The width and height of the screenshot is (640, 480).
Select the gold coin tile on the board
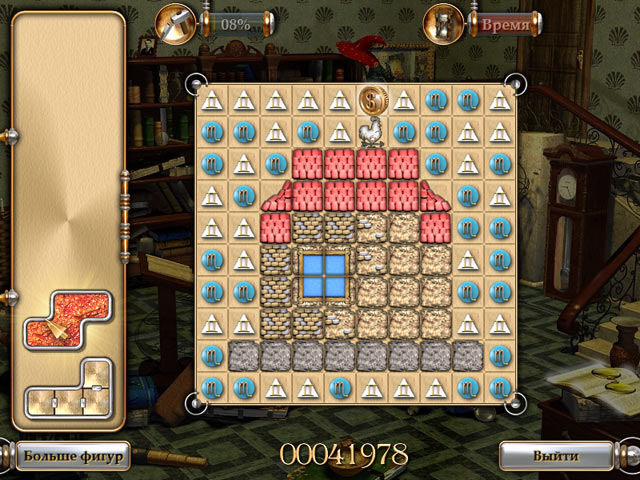pyautogui.click(x=373, y=100)
